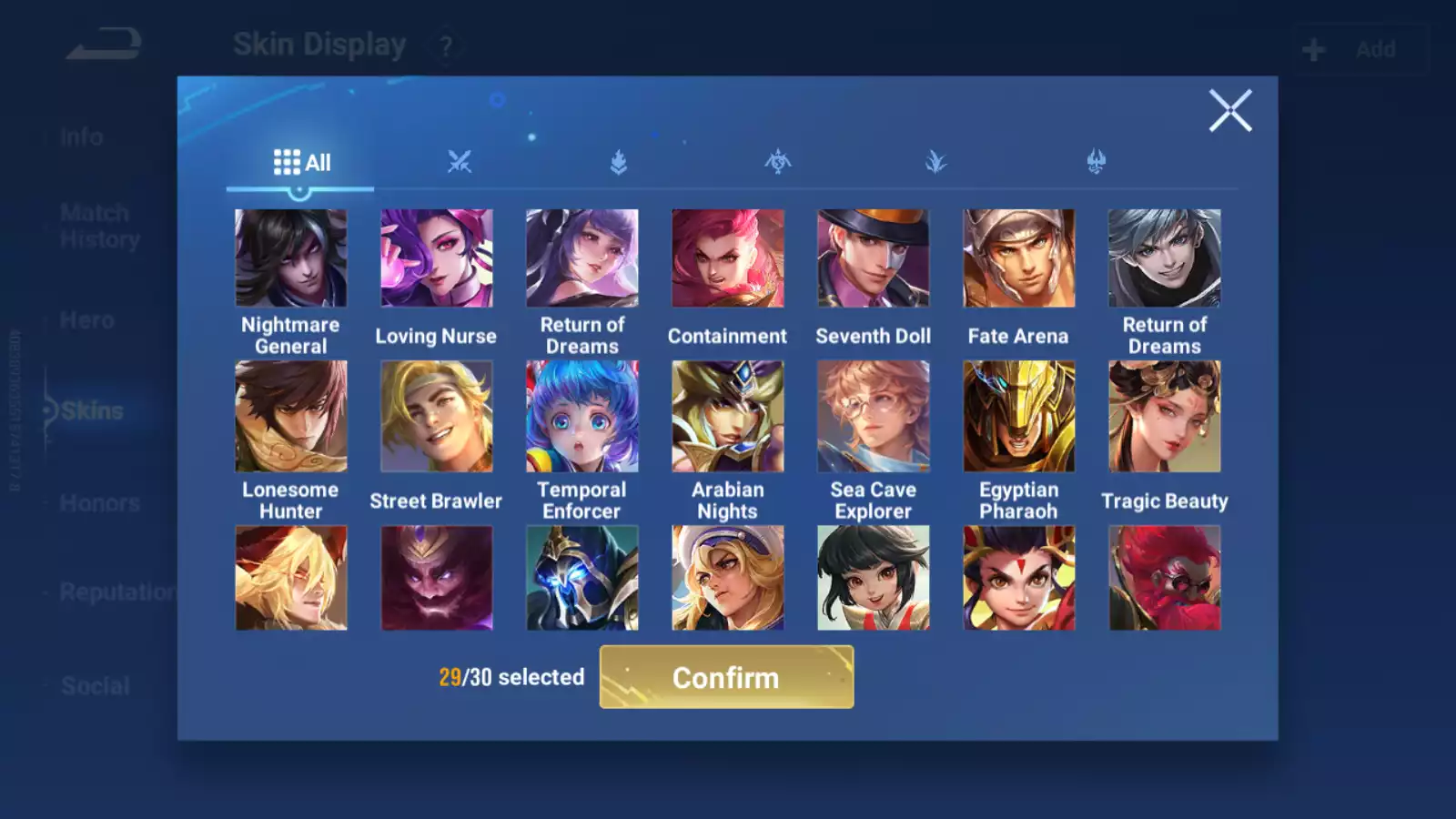Select the Lonesome Hunter skin

(x=290, y=417)
